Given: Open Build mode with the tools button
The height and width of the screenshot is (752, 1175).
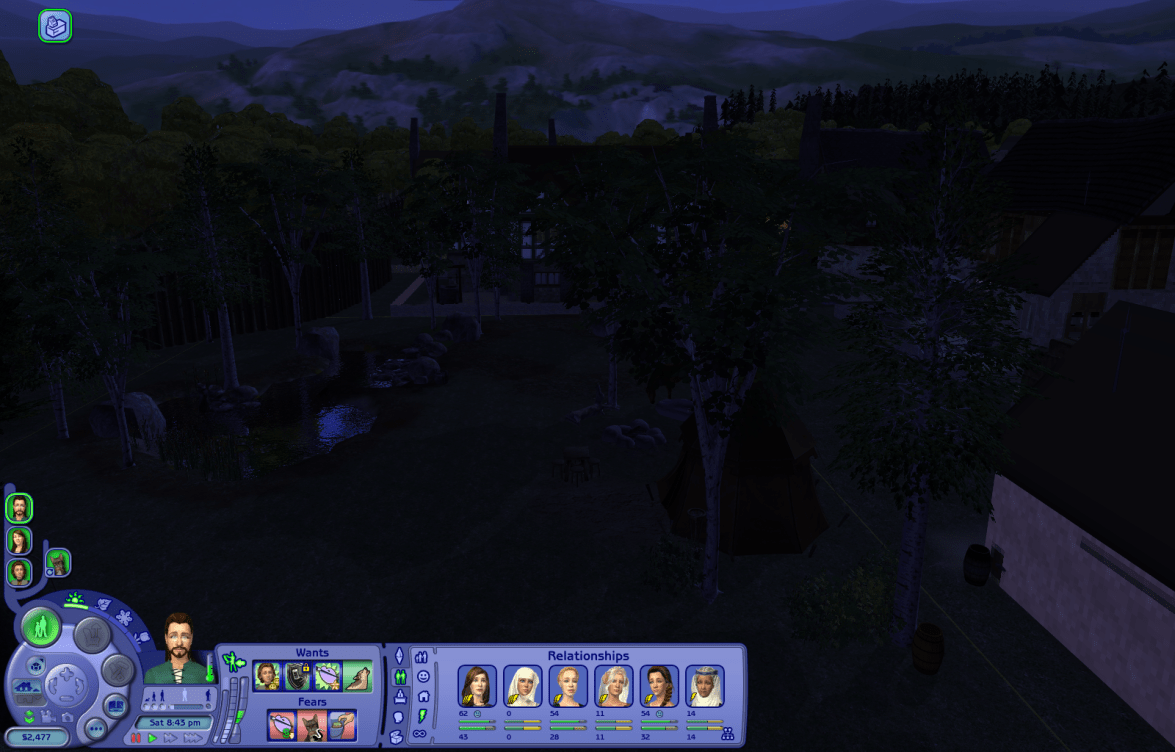Looking at the screenshot, I should [118, 670].
